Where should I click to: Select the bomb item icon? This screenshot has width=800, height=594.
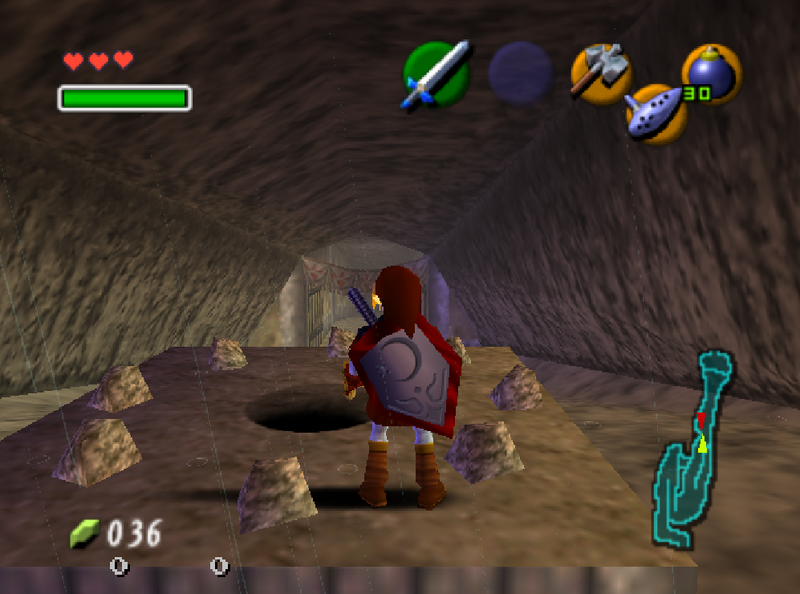[x=712, y=74]
